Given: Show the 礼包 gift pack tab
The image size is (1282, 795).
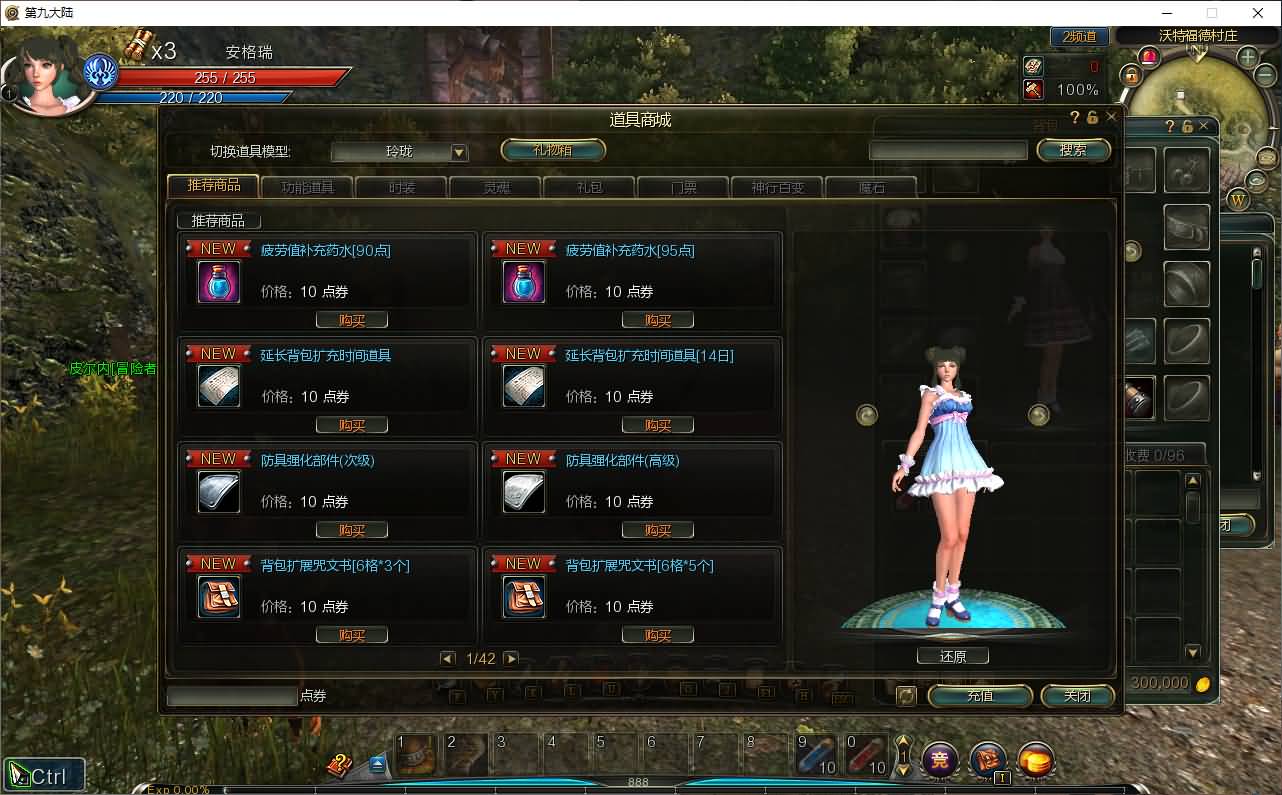Looking at the screenshot, I should coord(590,187).
